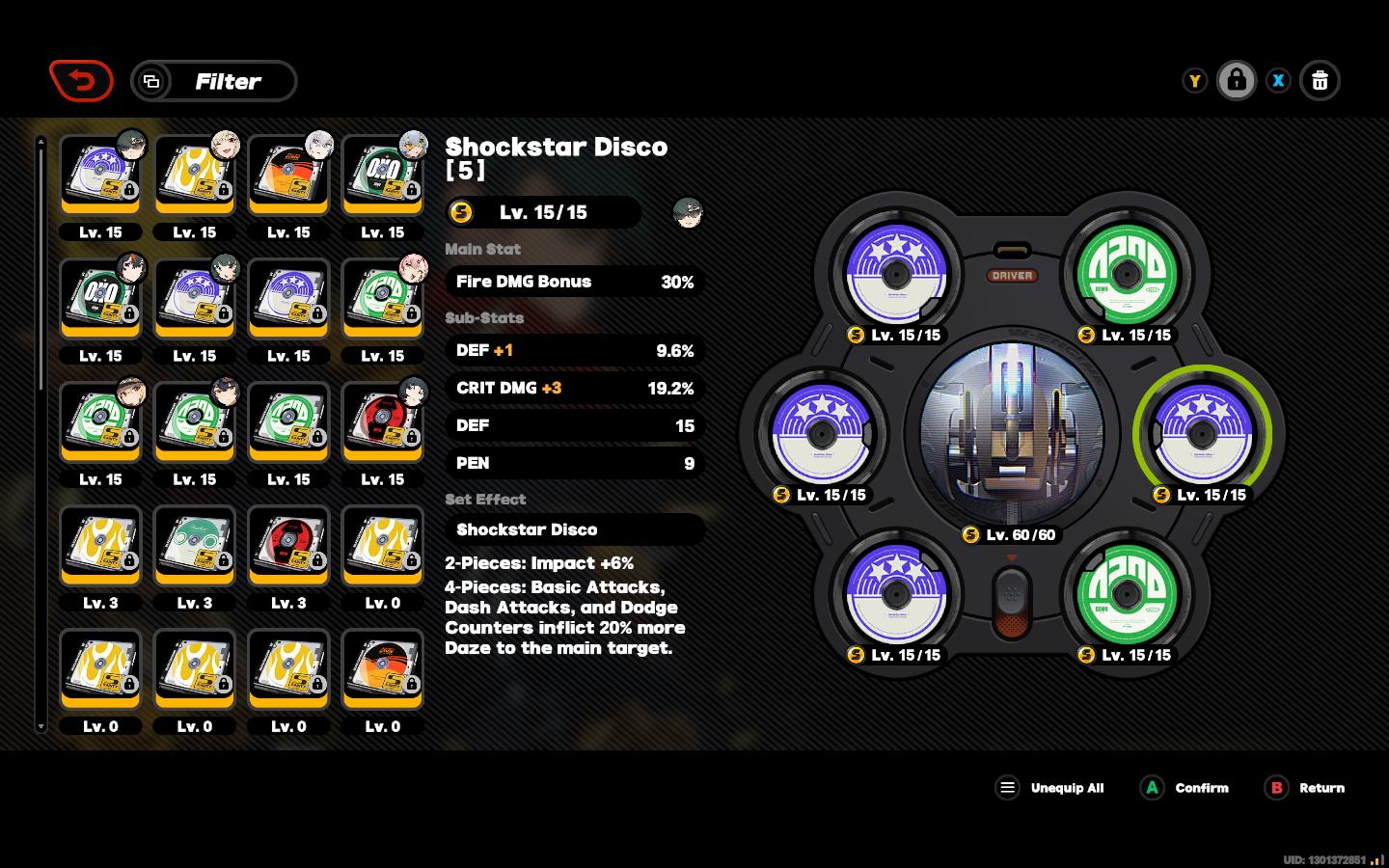The width and height of the screenshot is (1389, 868).
Task: Click the Return option
Action: coord(1305,788)
